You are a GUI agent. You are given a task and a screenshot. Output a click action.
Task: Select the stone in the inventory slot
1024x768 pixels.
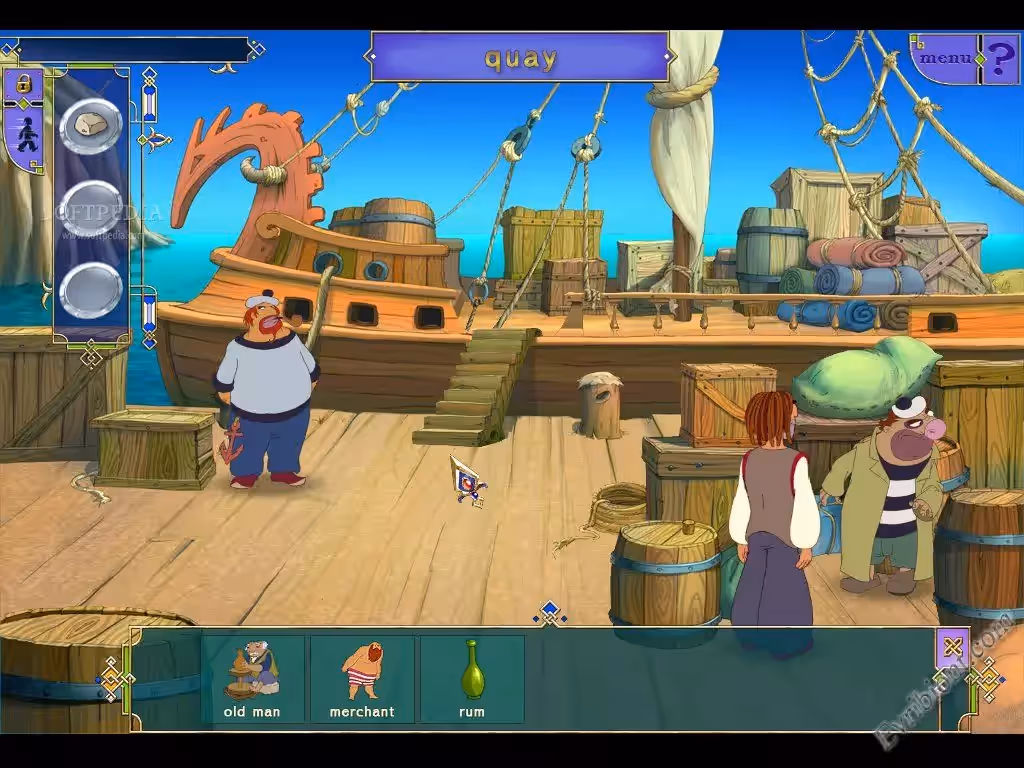(x=91, y=126)
